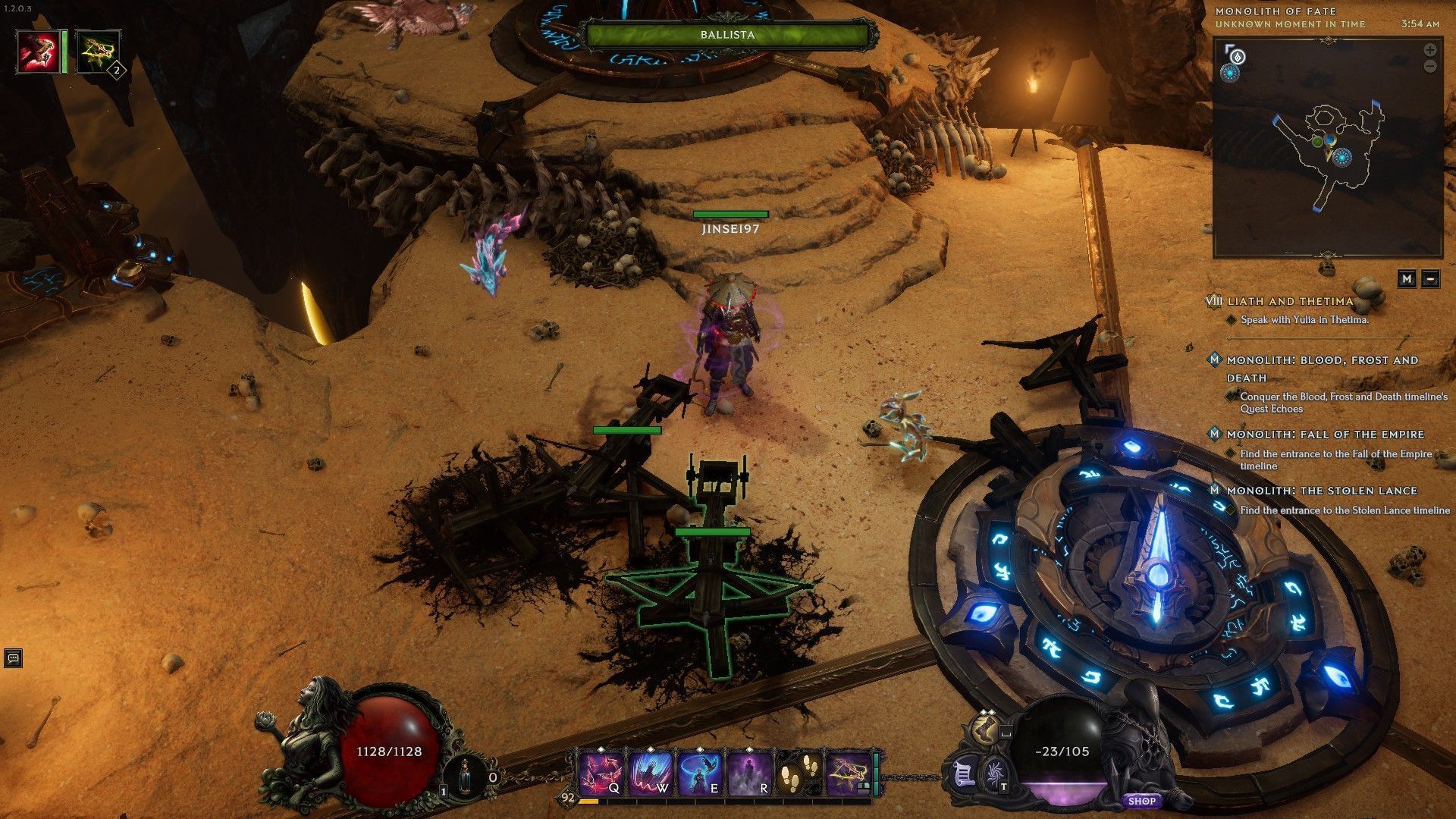Open the chat box icon

tap(13, 657)
